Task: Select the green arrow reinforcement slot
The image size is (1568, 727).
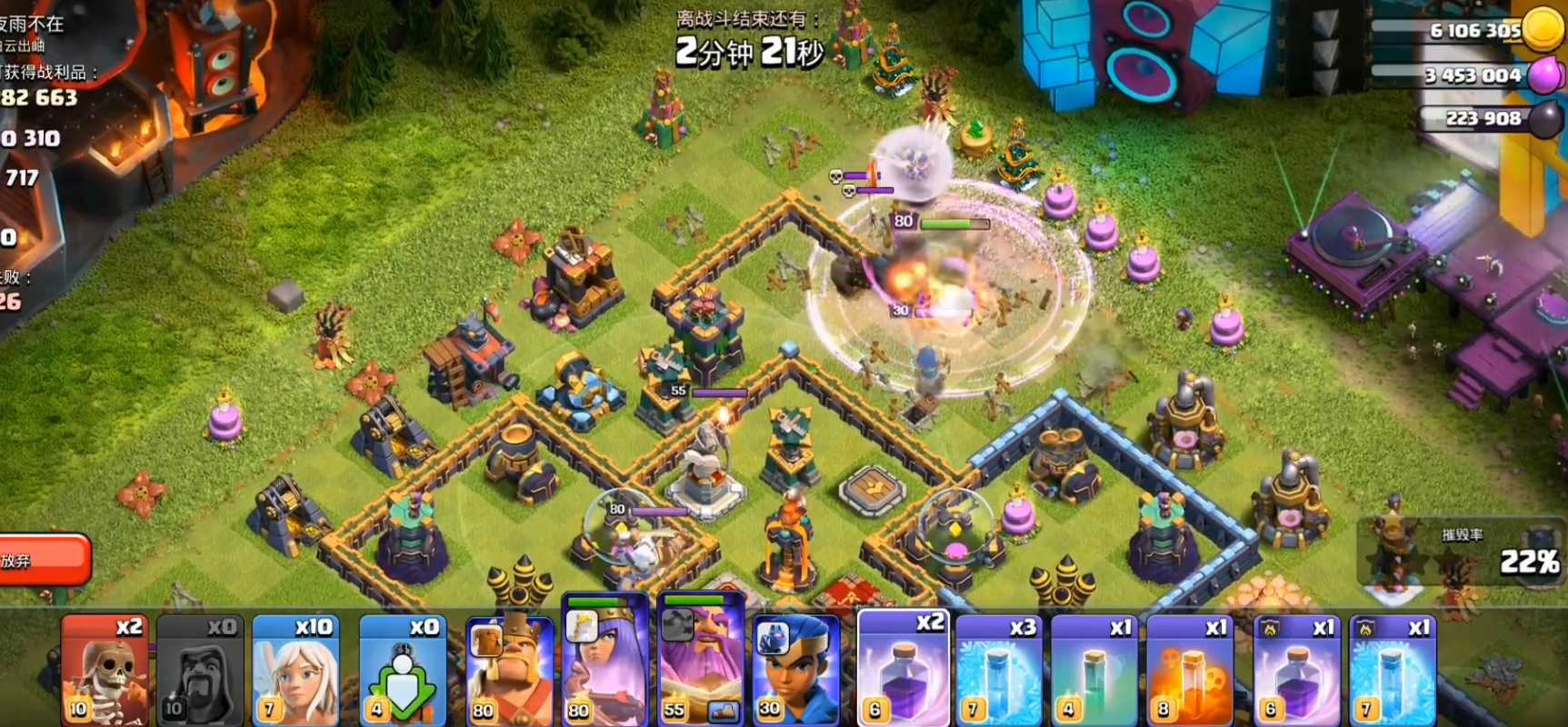Action: pos(402,670)
